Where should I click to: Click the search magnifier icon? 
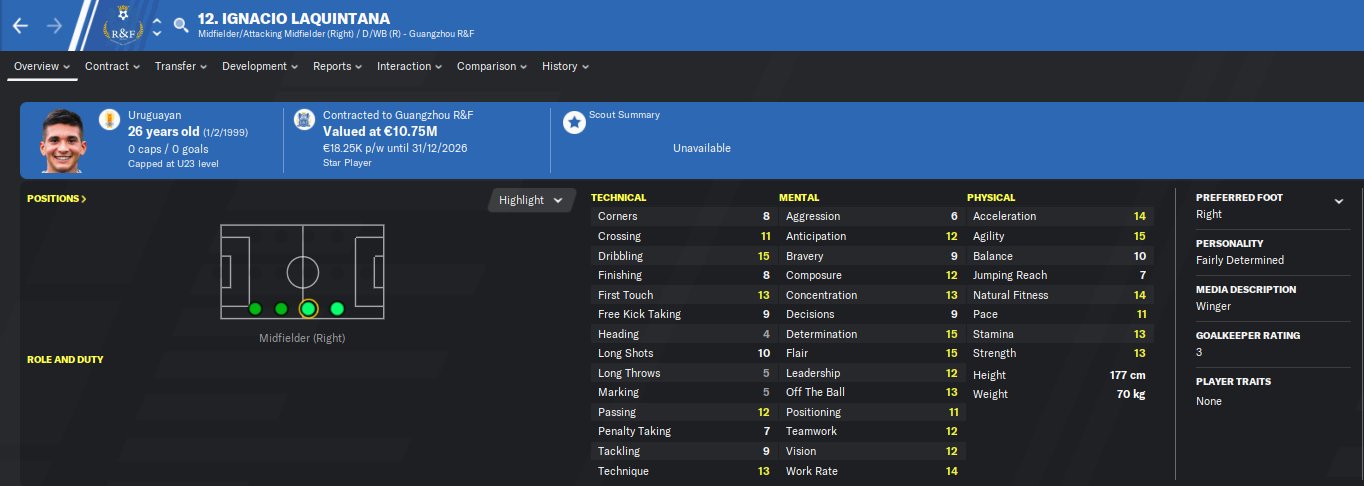tap(181, 26)
